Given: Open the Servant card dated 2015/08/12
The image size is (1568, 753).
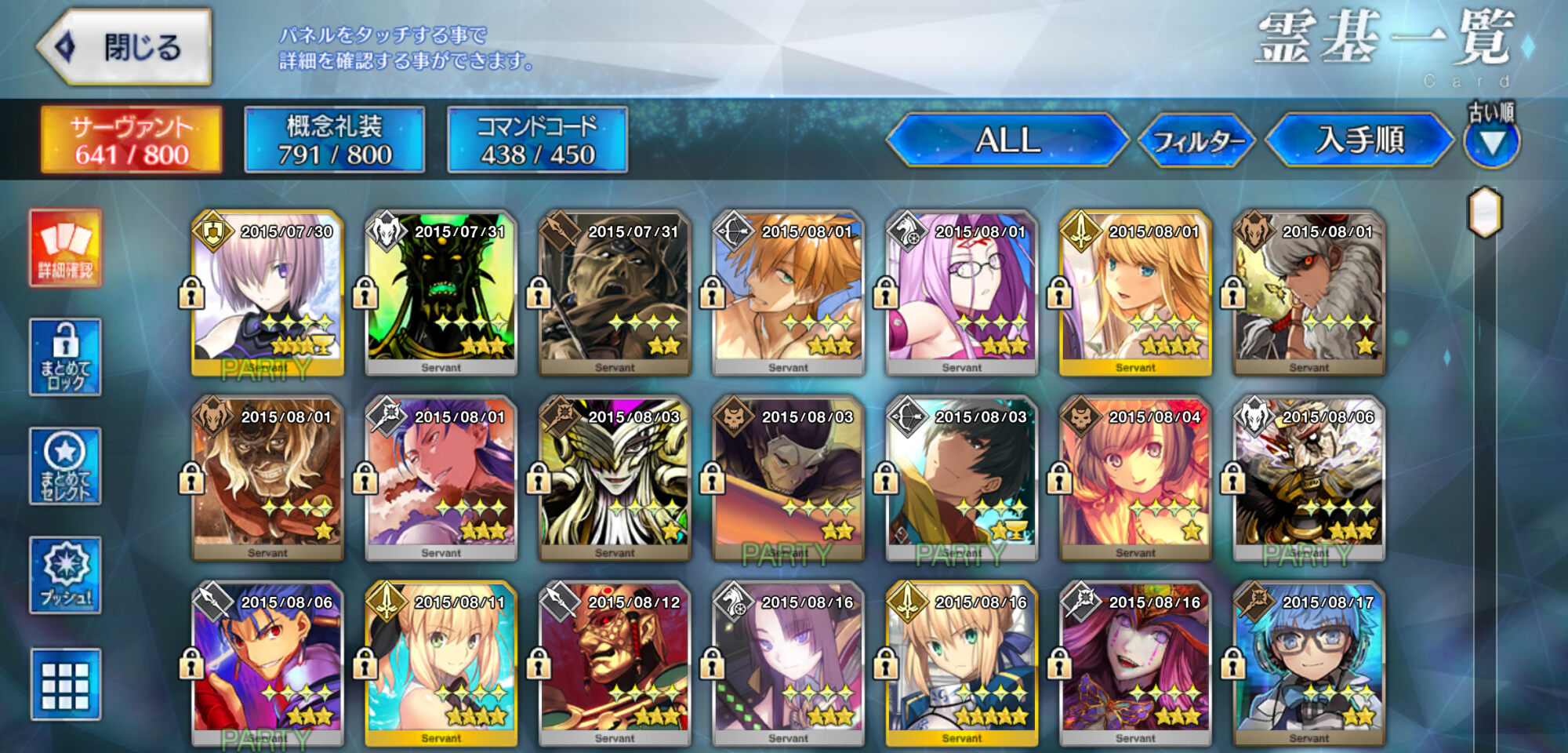Looking at the screenshot, I should tap(615, 663).
